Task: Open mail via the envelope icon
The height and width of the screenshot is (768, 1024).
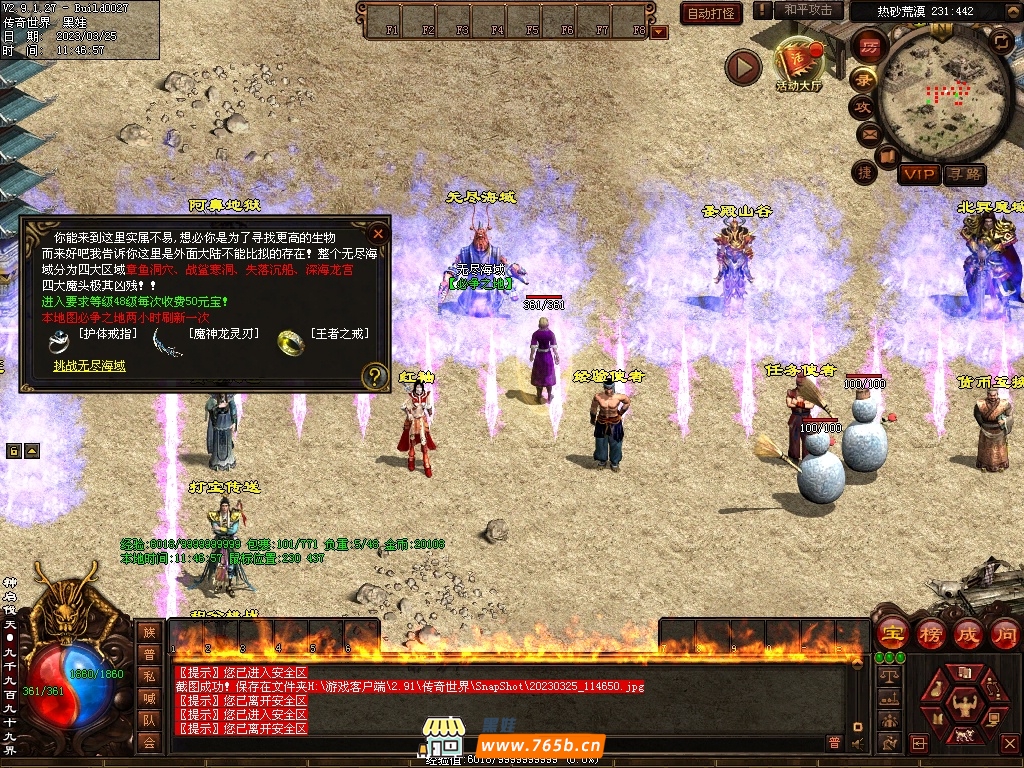Action: coord(867,133)
